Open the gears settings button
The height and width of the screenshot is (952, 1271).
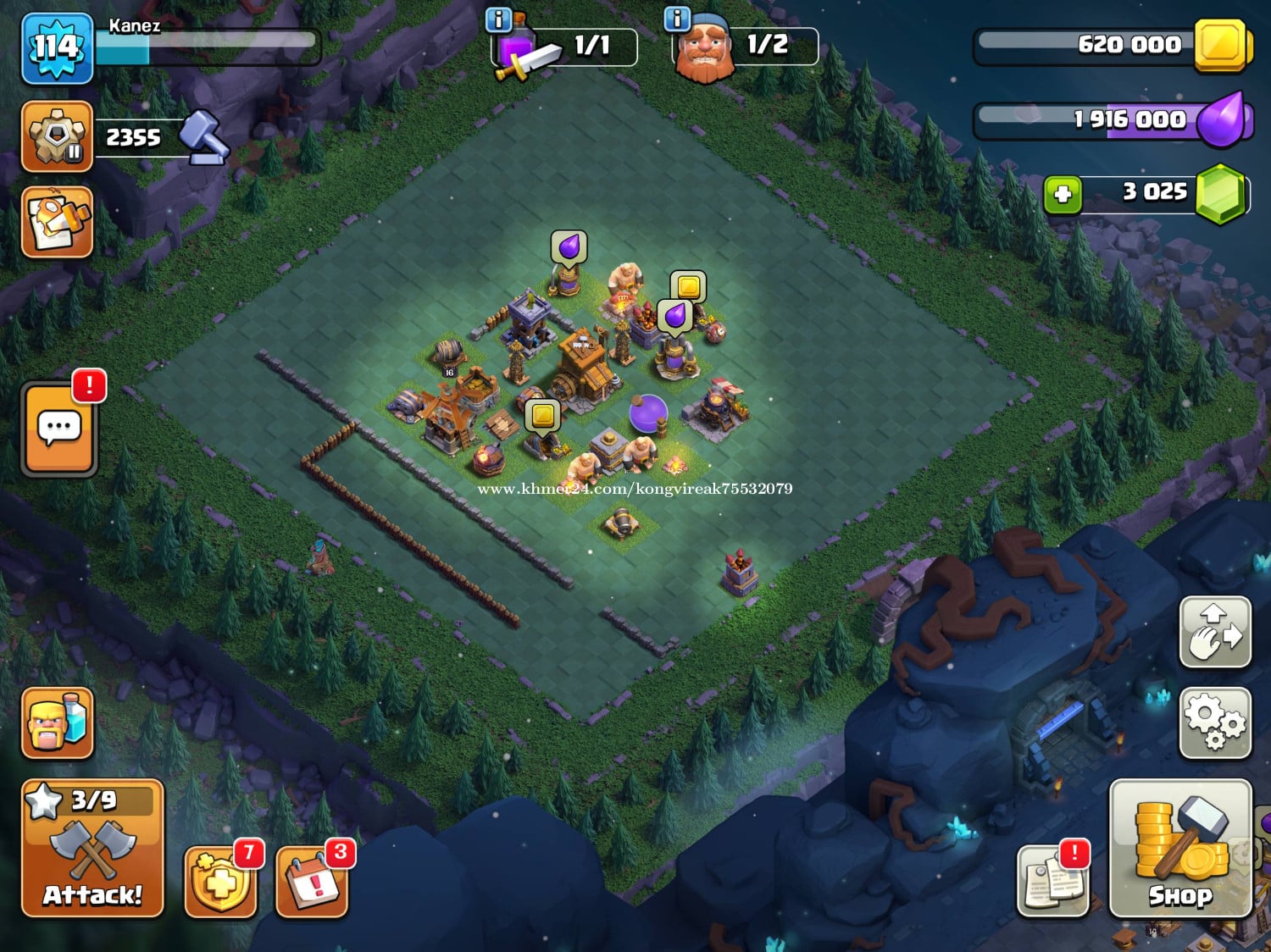click(1215, 722)
